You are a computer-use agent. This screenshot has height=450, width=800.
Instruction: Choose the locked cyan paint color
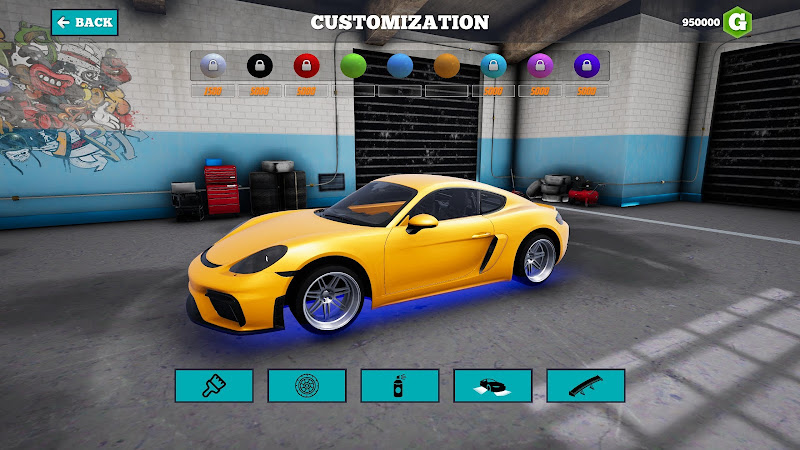pyautogui.click(x=494, y=66)
